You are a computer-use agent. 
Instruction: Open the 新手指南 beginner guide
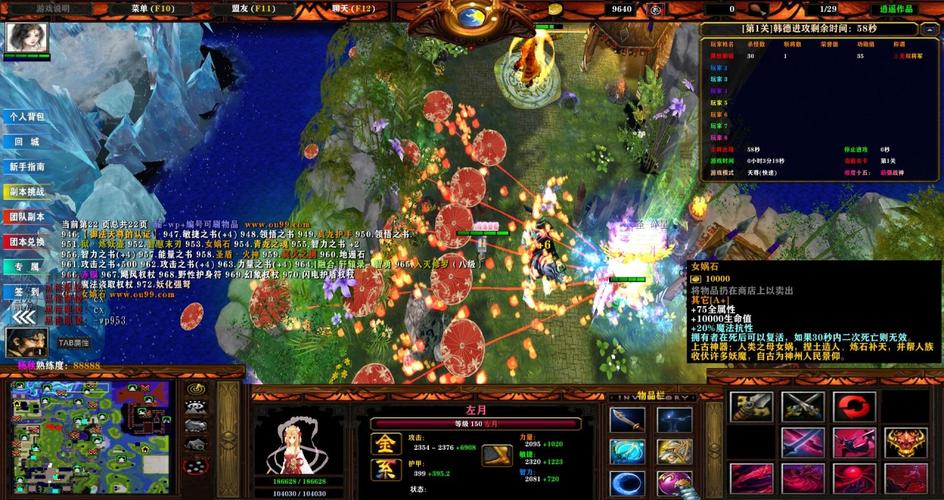click(28, 167)
